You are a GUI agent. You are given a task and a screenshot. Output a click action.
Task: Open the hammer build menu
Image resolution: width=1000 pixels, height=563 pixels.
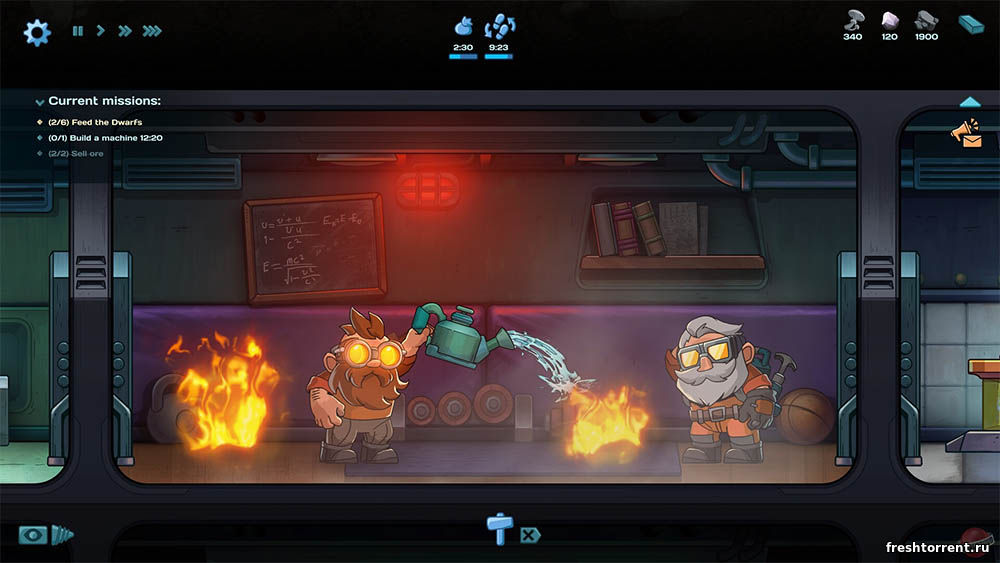[497, 527]
